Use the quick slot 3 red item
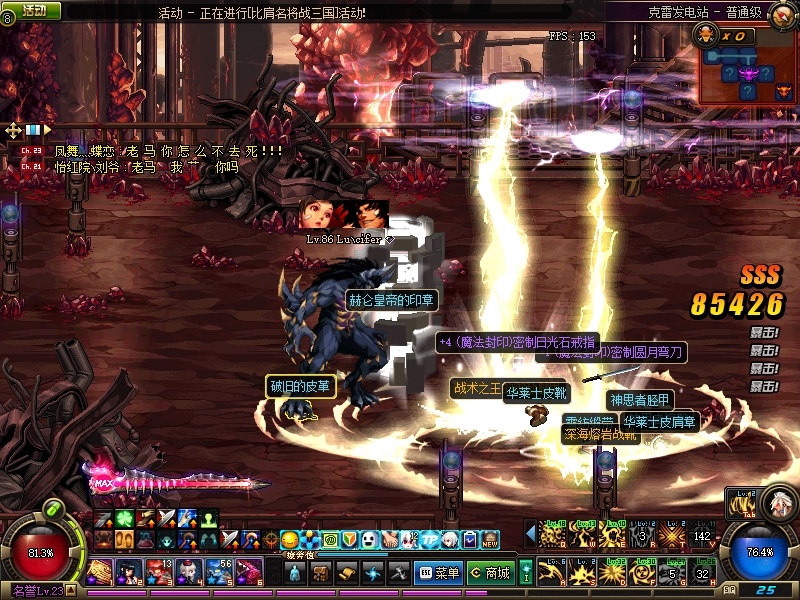Image resolution: width=800 pixels, height=600 pixels. 159,572
